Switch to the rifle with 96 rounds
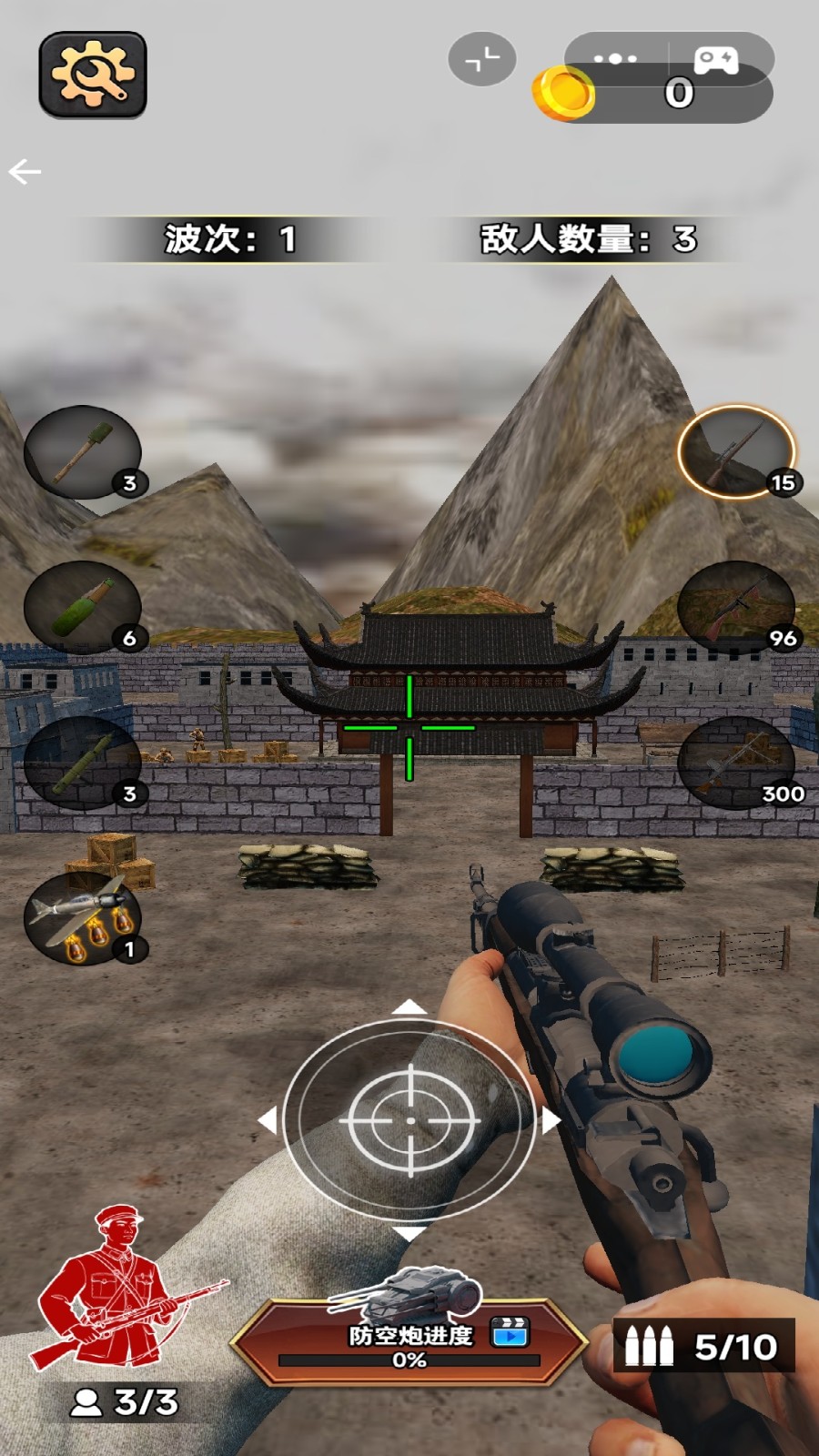The image size is (819, 1456). (x=736, y=608)
